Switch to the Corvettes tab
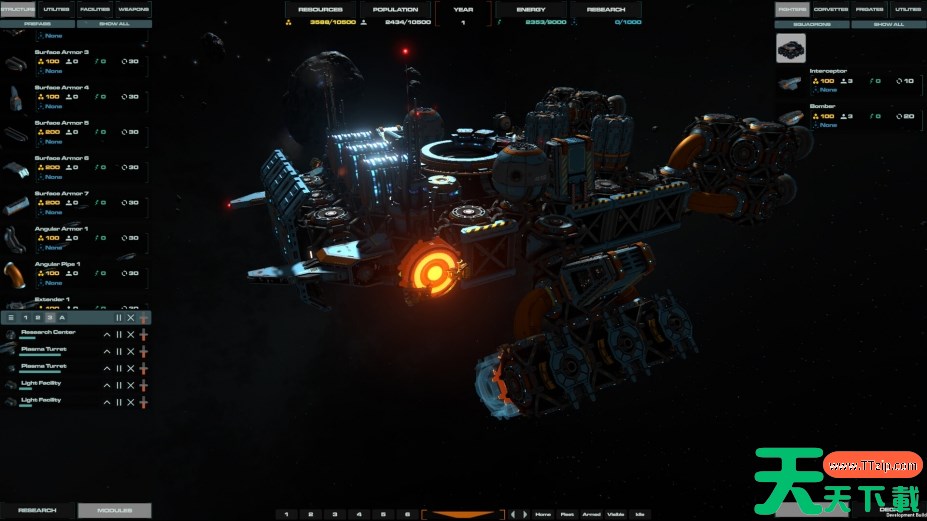927x521 pixels. coord(829,9)
